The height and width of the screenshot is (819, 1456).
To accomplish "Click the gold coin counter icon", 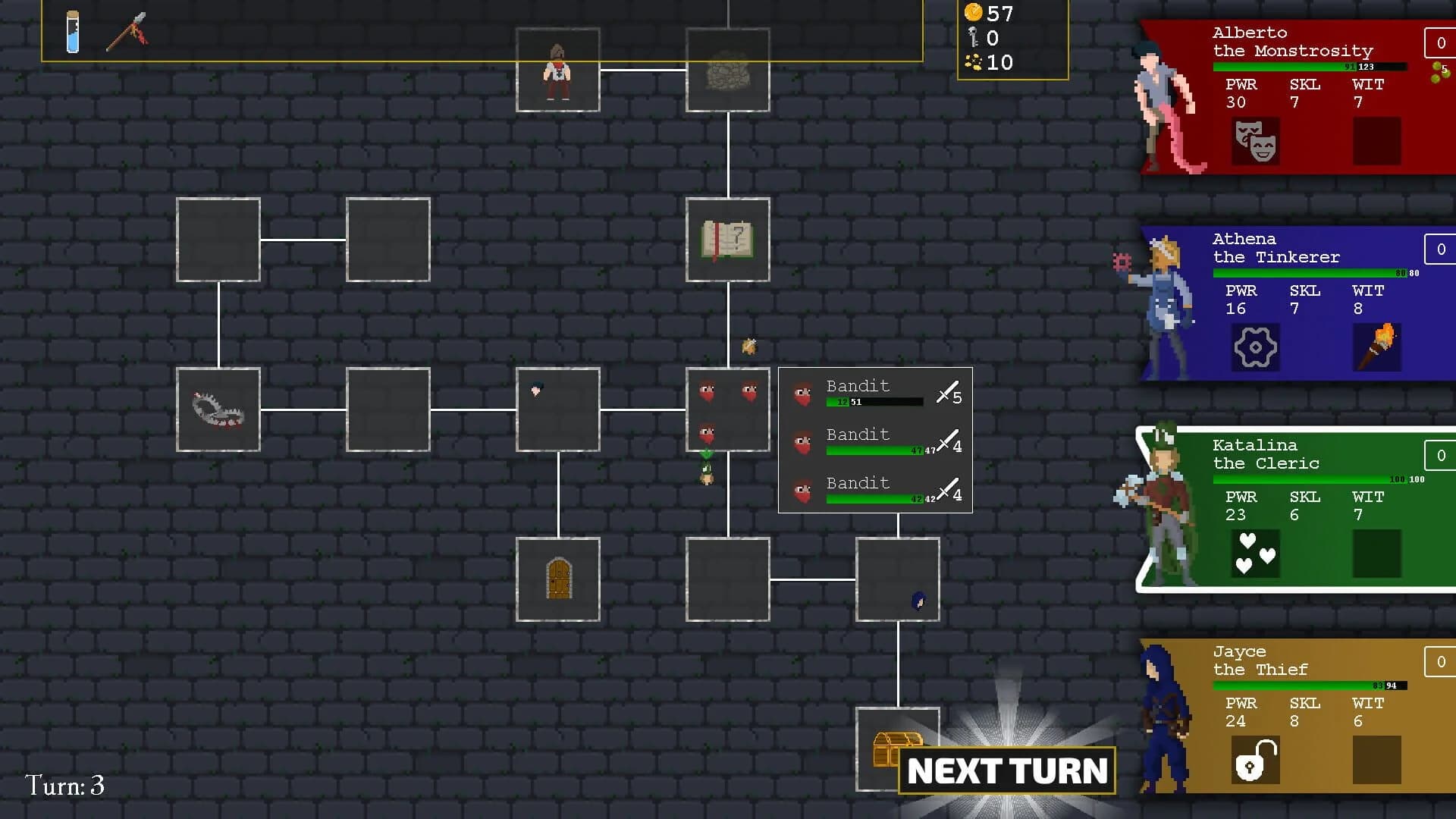I will coord(973,14).
